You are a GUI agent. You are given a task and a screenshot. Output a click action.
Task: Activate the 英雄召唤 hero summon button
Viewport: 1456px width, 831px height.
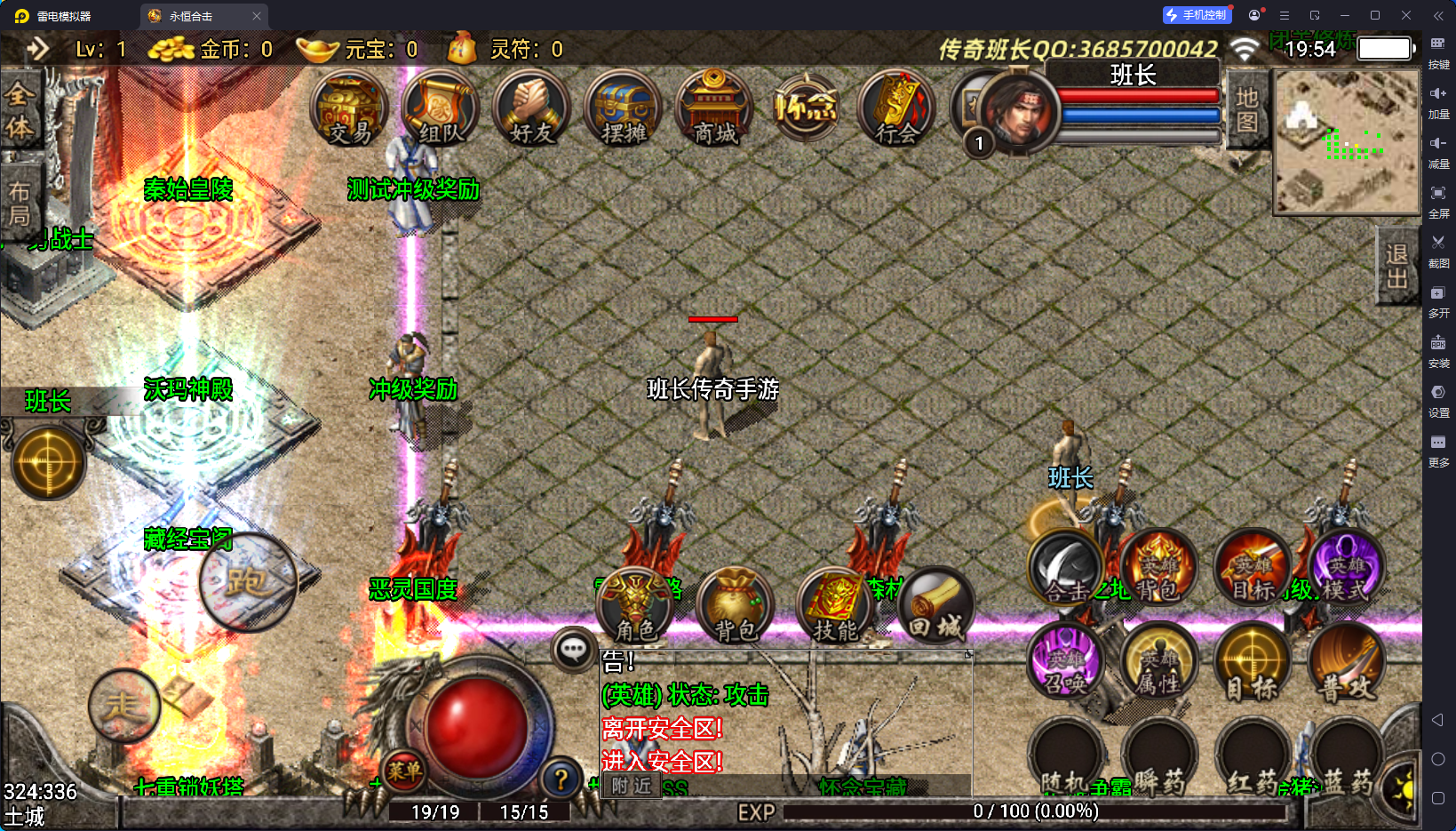pos(1065,663)
